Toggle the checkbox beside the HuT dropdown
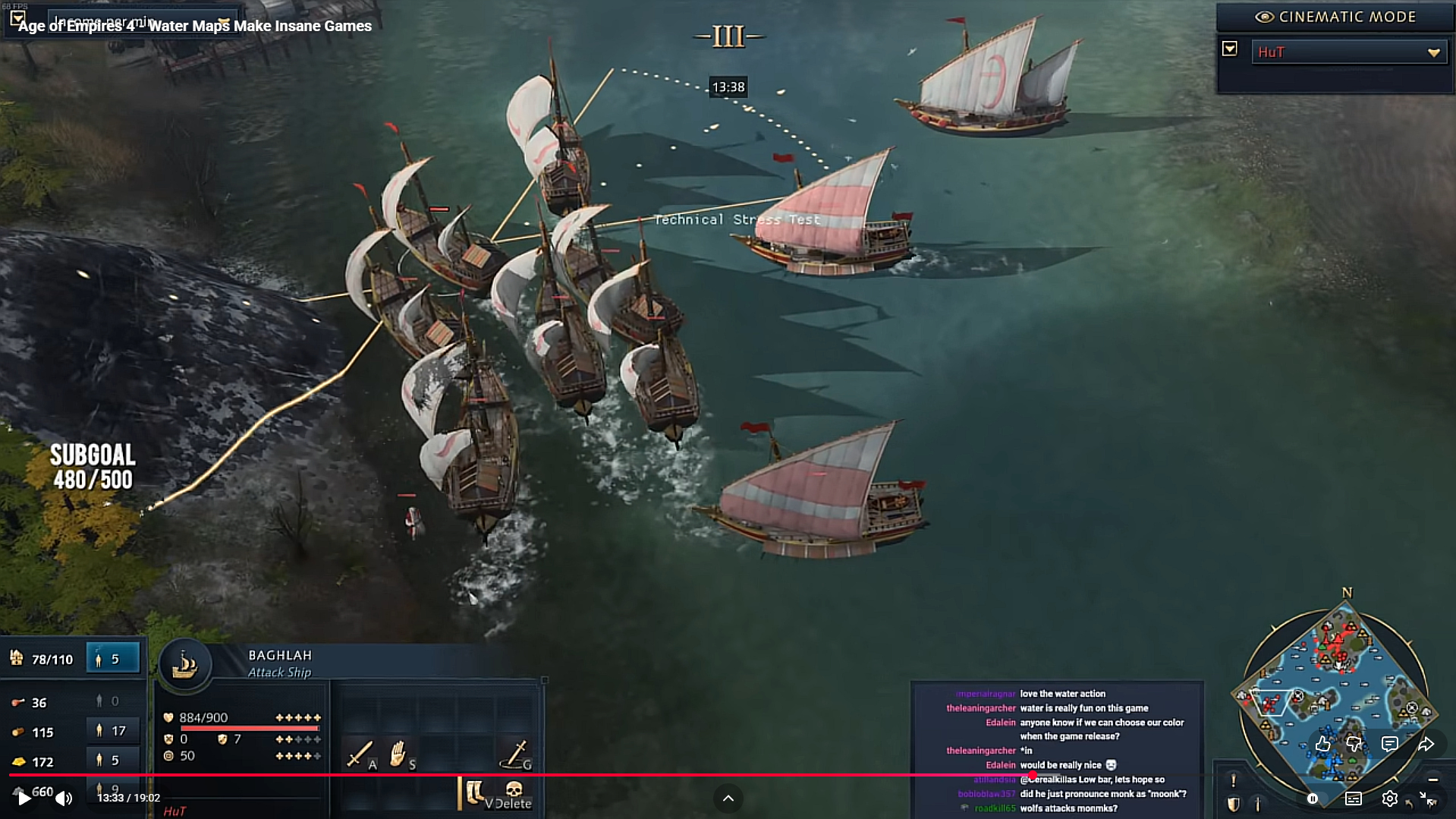The width and height of the screenshot is (1456, 819). (x=1230, y=49)
